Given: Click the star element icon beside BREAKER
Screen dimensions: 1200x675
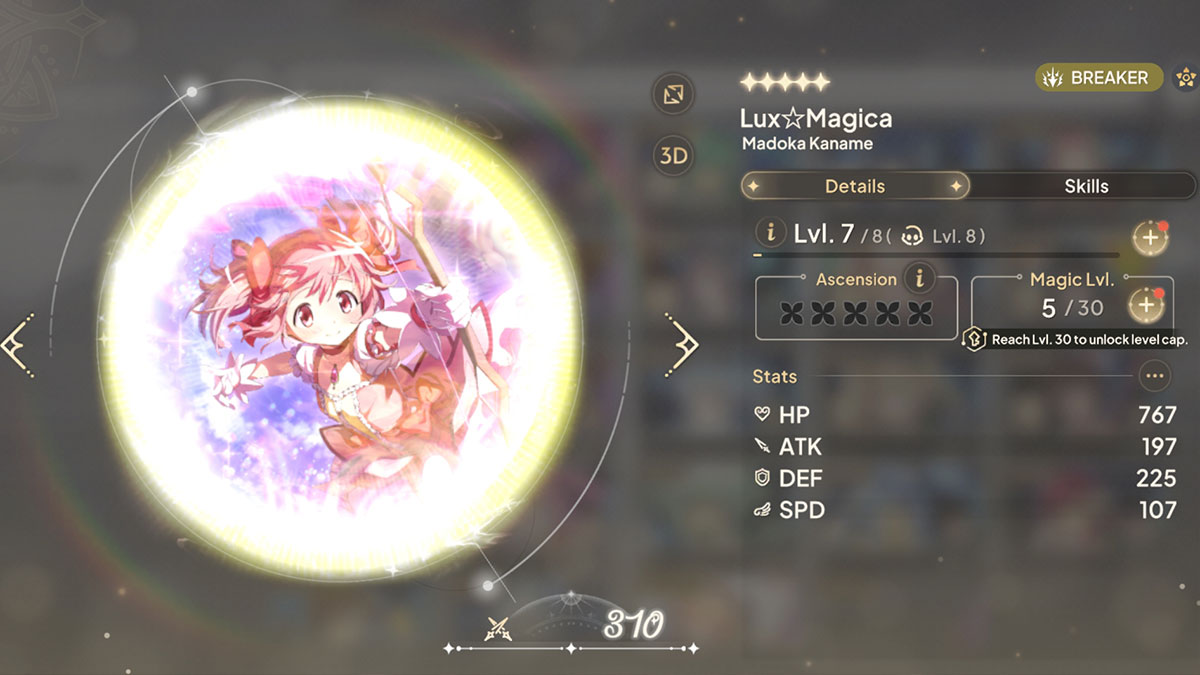Looking at the screenshot, I should point(1186,77).
